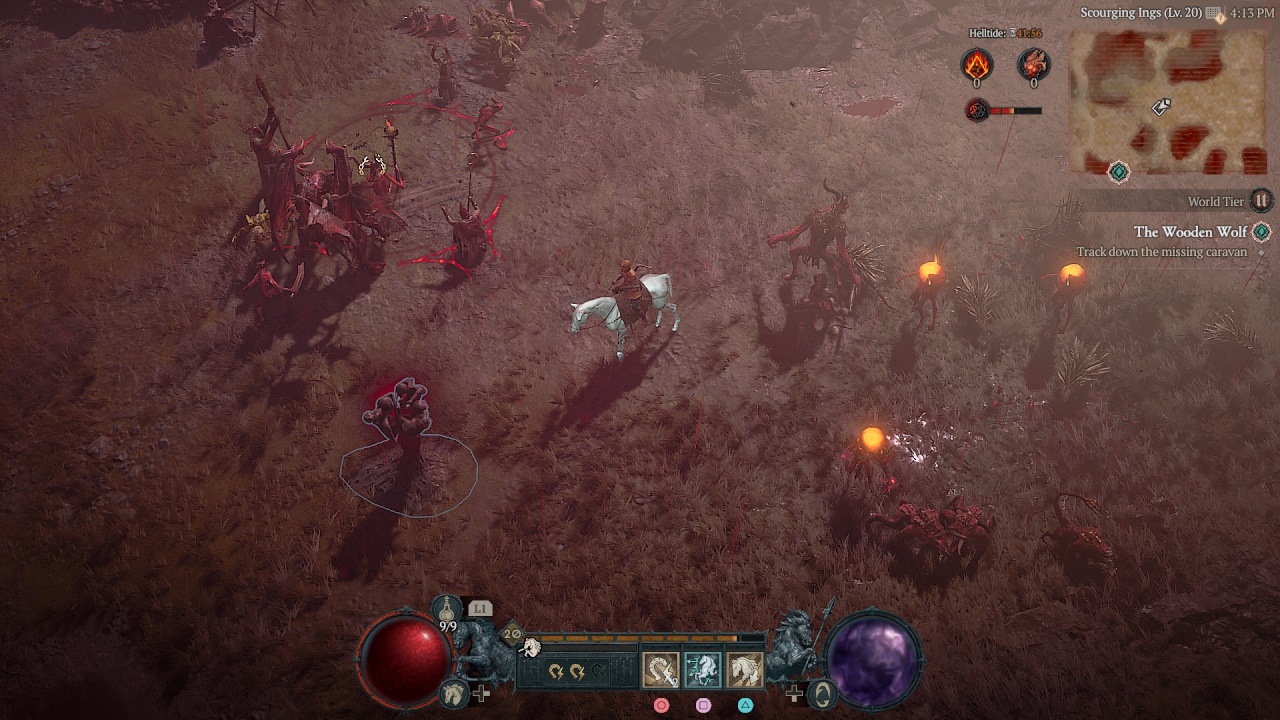This screenshot has height=720, width=1280.
Task: Click the level 20 diamond badge on the action bar
Action: tap(510, 634)
